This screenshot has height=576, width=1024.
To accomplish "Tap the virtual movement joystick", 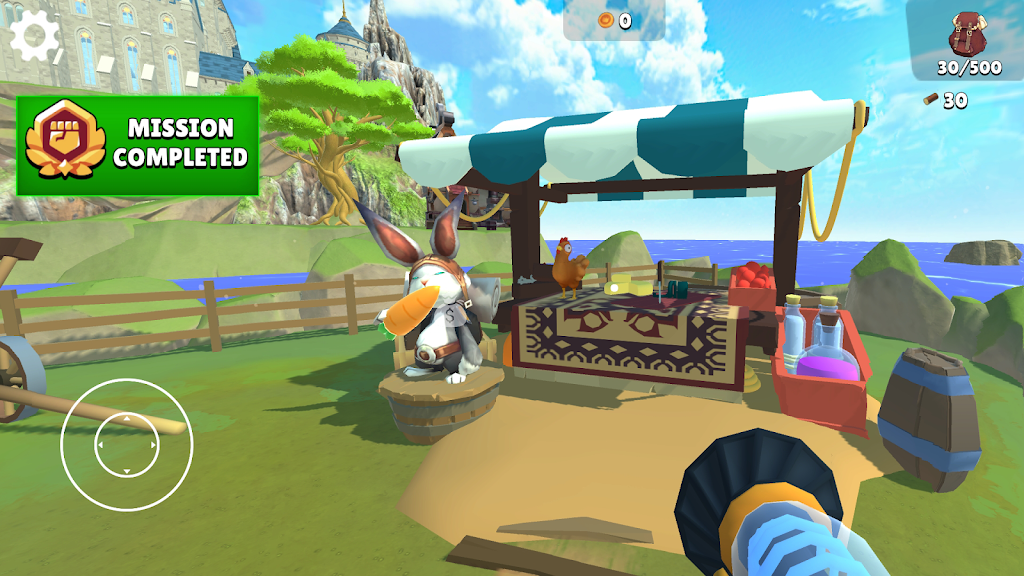I will pos(126,444).
